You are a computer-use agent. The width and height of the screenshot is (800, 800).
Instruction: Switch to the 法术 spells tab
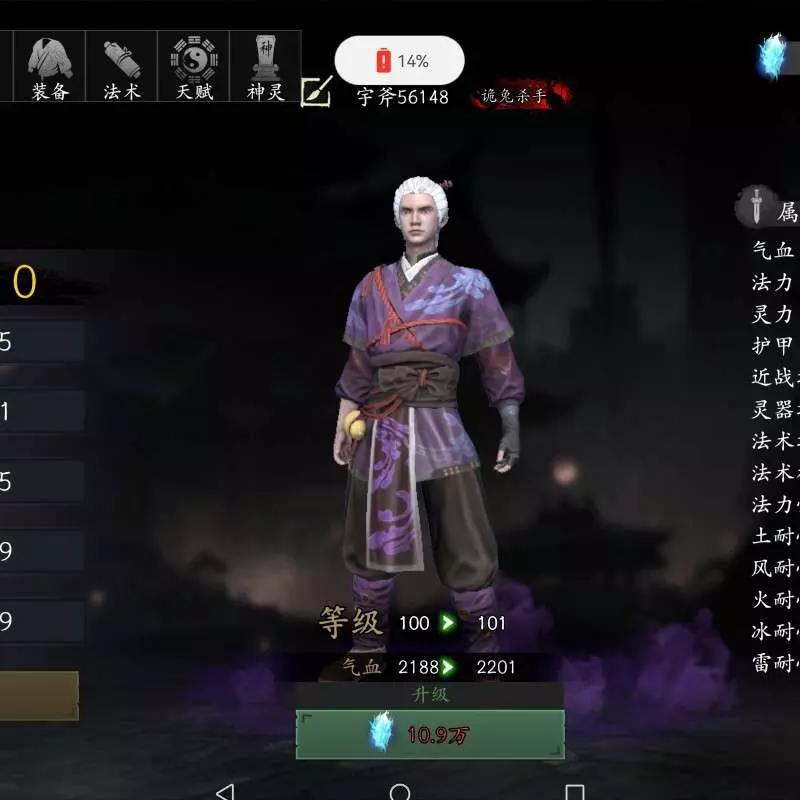point(122,66)
